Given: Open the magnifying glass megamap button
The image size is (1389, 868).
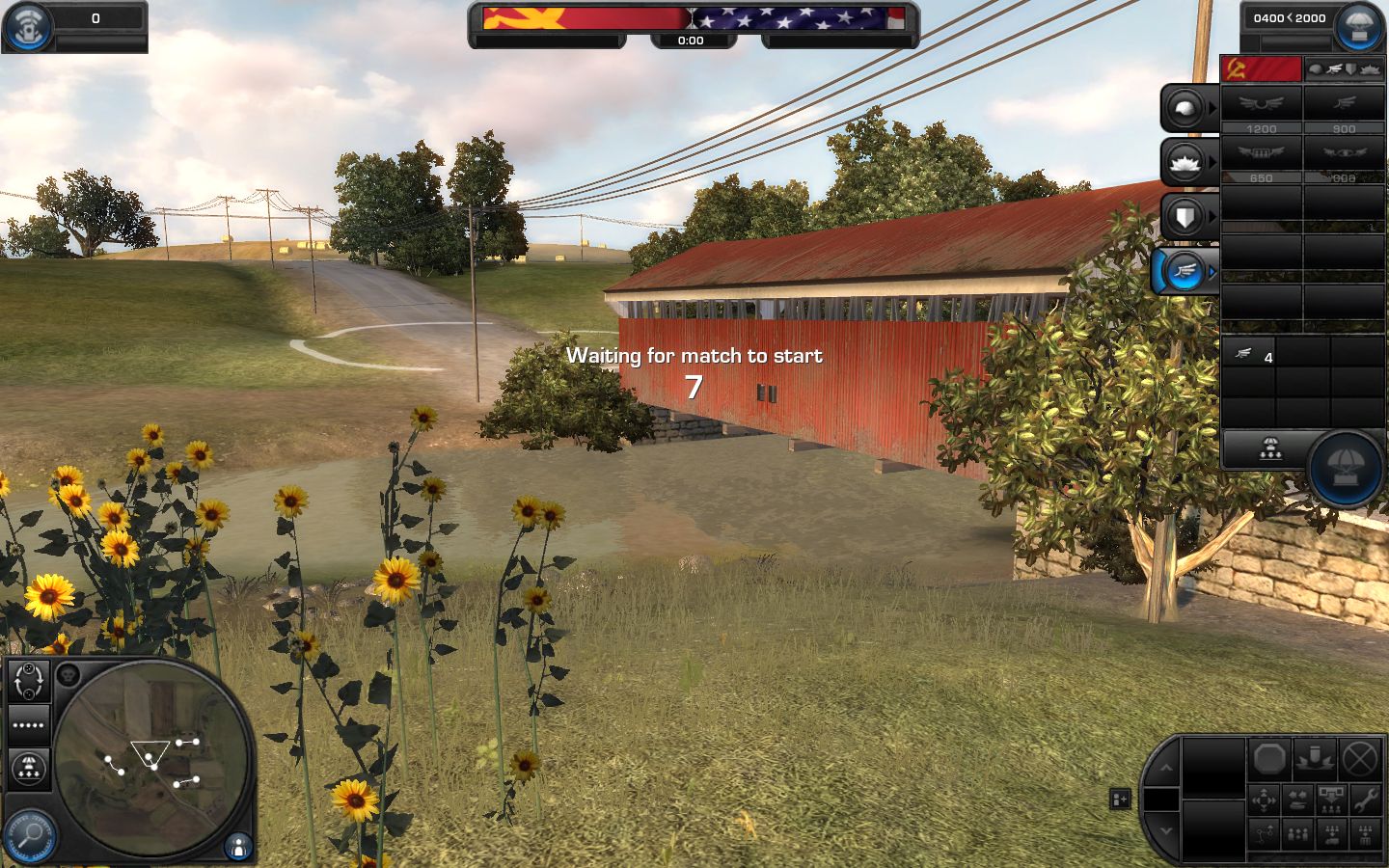Looking at the screenshot, I should (29, 833).
